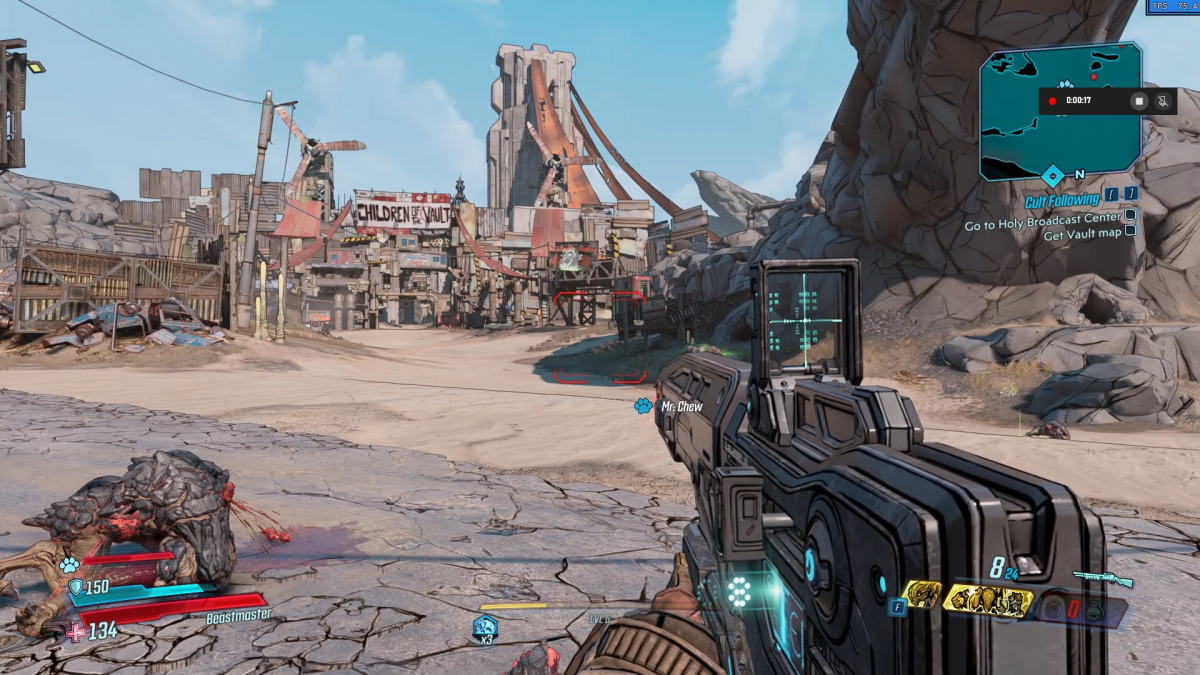Click the diamond compass marker below minimap
The height and width of the screenshot is (675, 1200).
click(x=1052, y=176)
